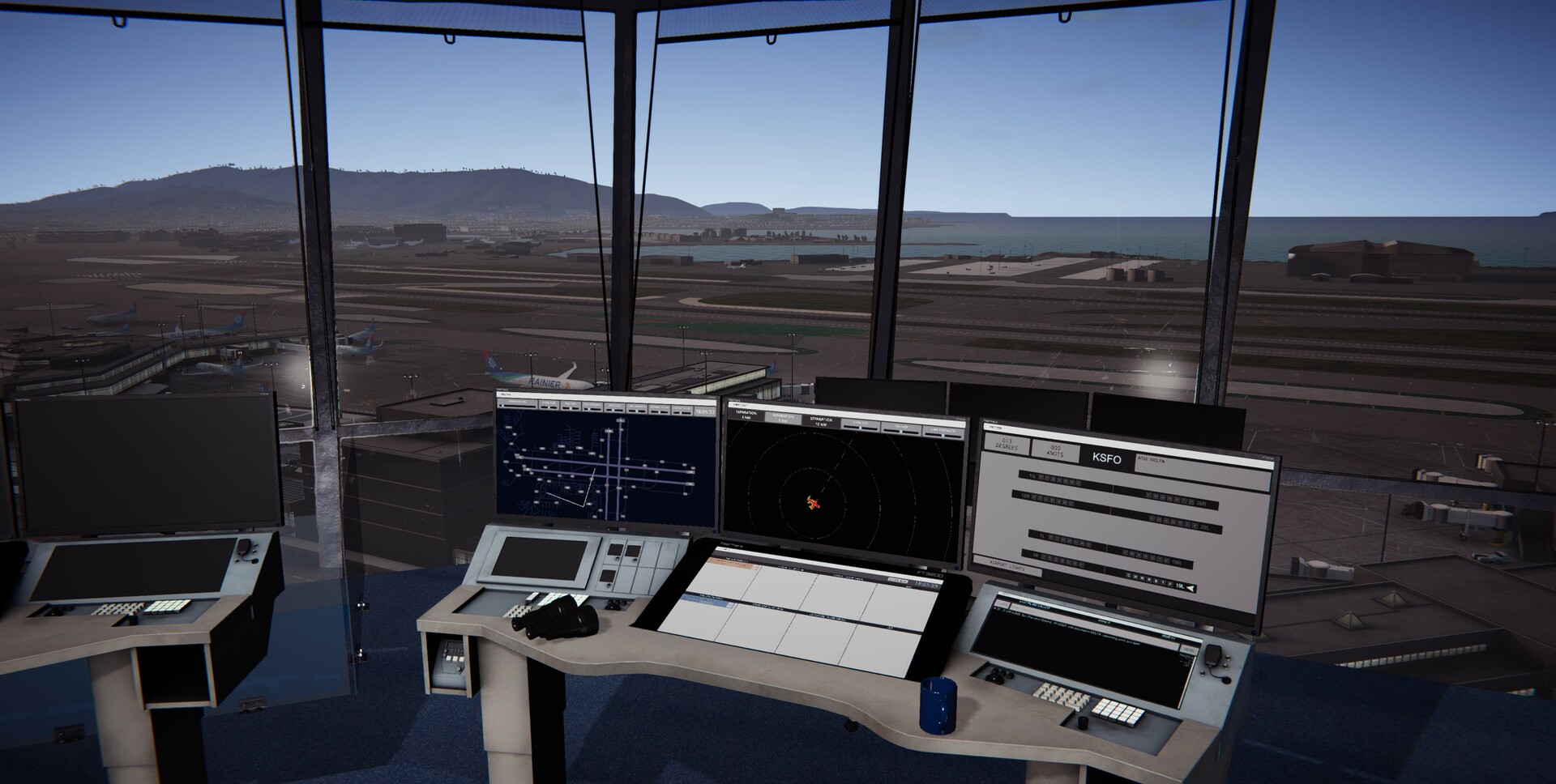1556x784 pixels.
Task: Click the Separation 3 NM radar button
Action: click(746, 415)
